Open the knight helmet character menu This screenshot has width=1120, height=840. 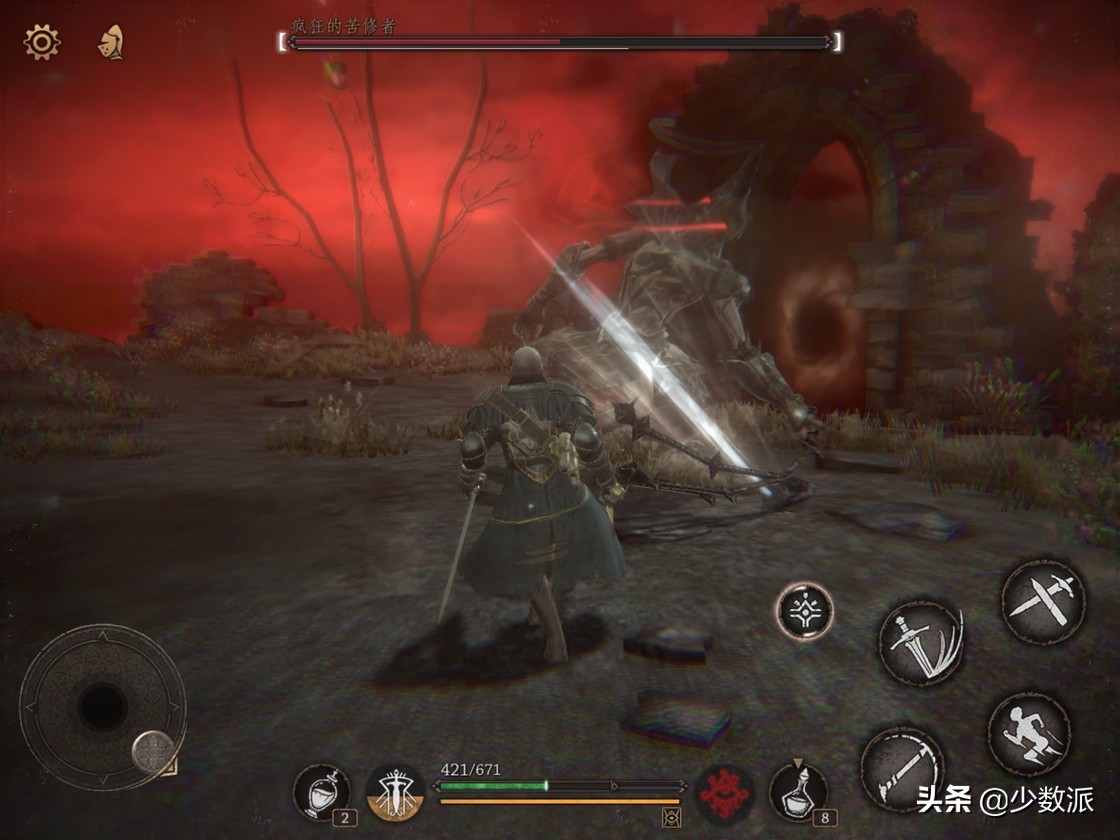[110, 43]
